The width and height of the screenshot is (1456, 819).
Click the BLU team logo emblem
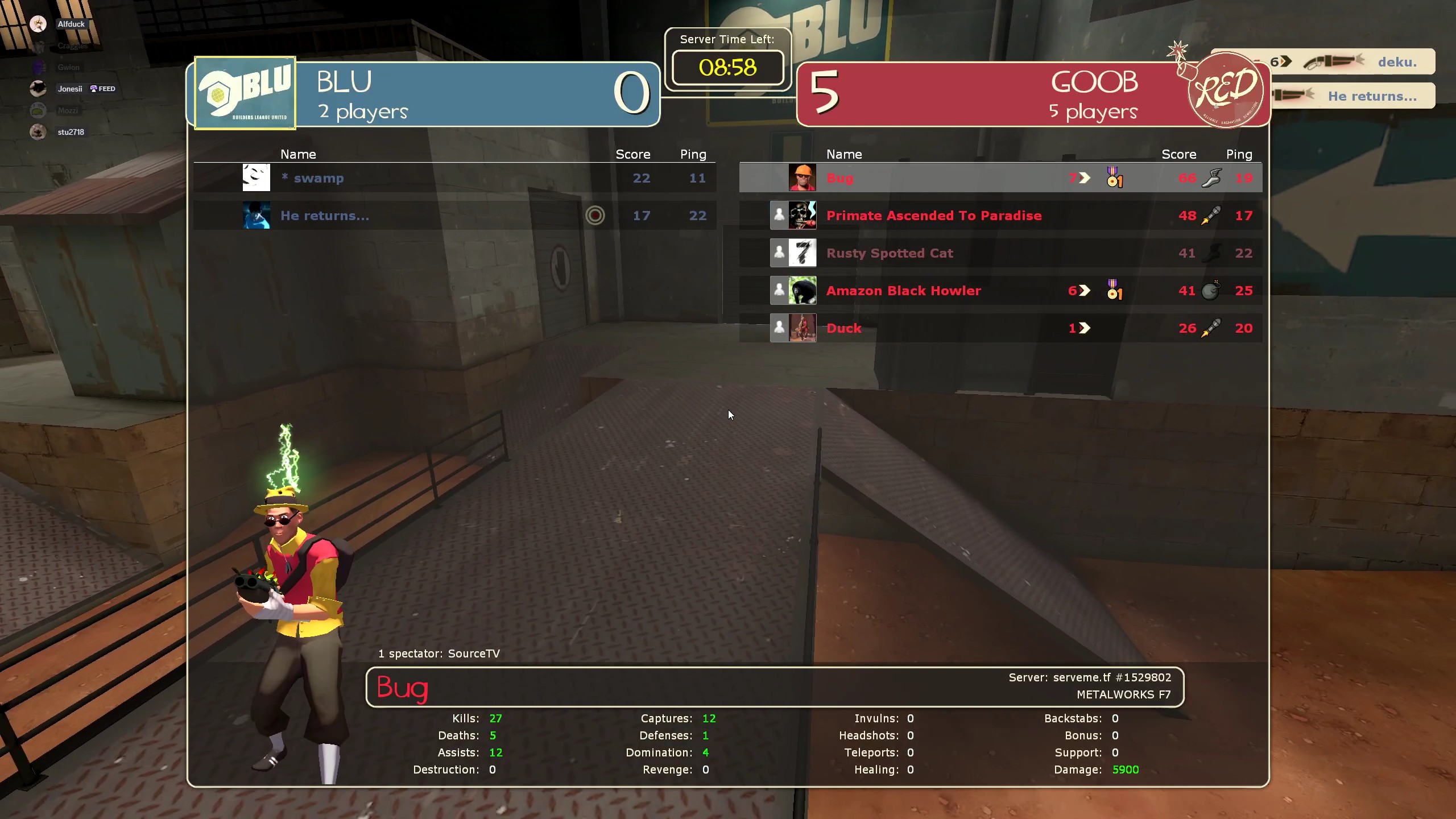[x=245, y=93]
